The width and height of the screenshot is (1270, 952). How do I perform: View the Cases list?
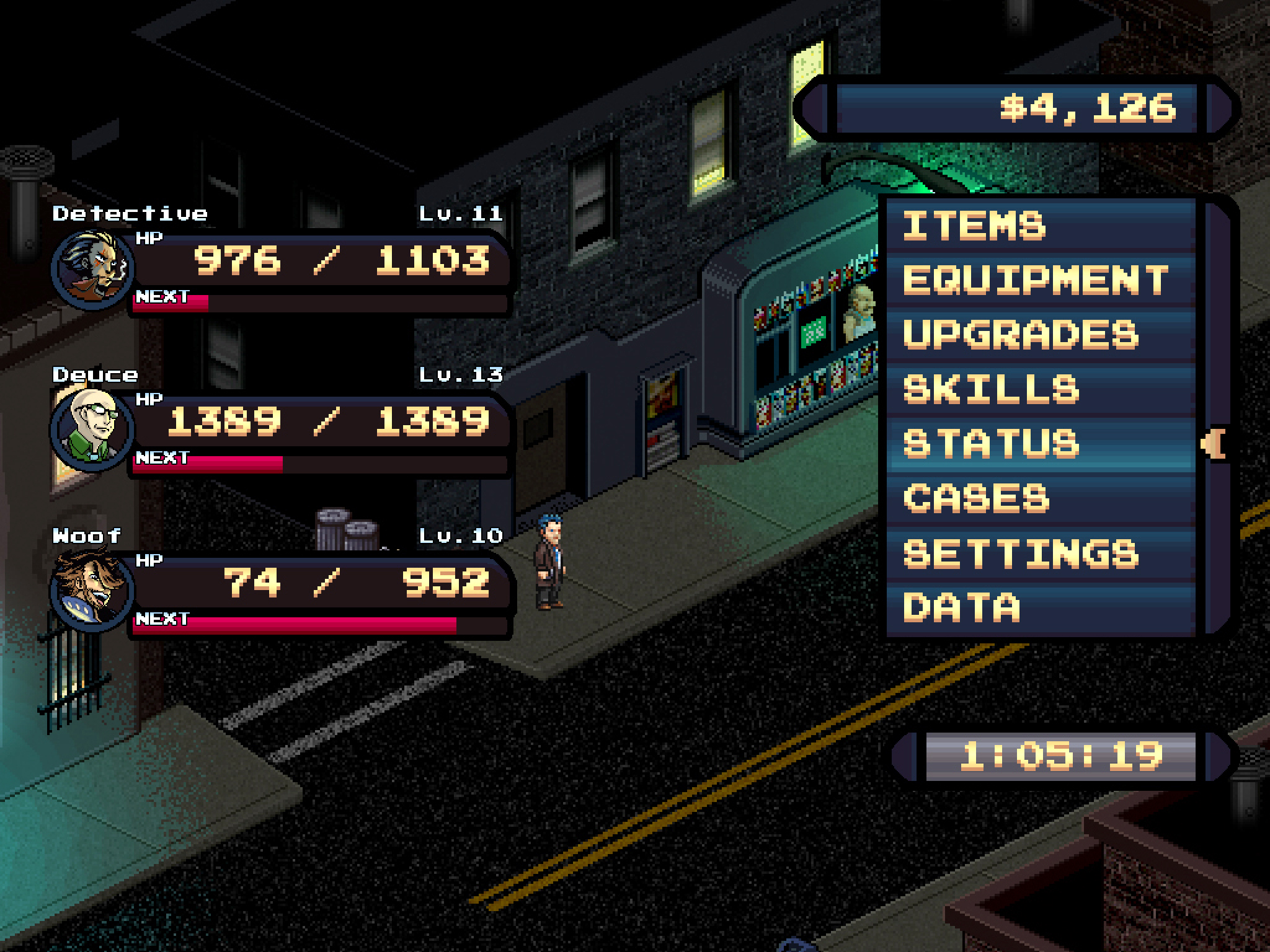[x=1042, y=498]
